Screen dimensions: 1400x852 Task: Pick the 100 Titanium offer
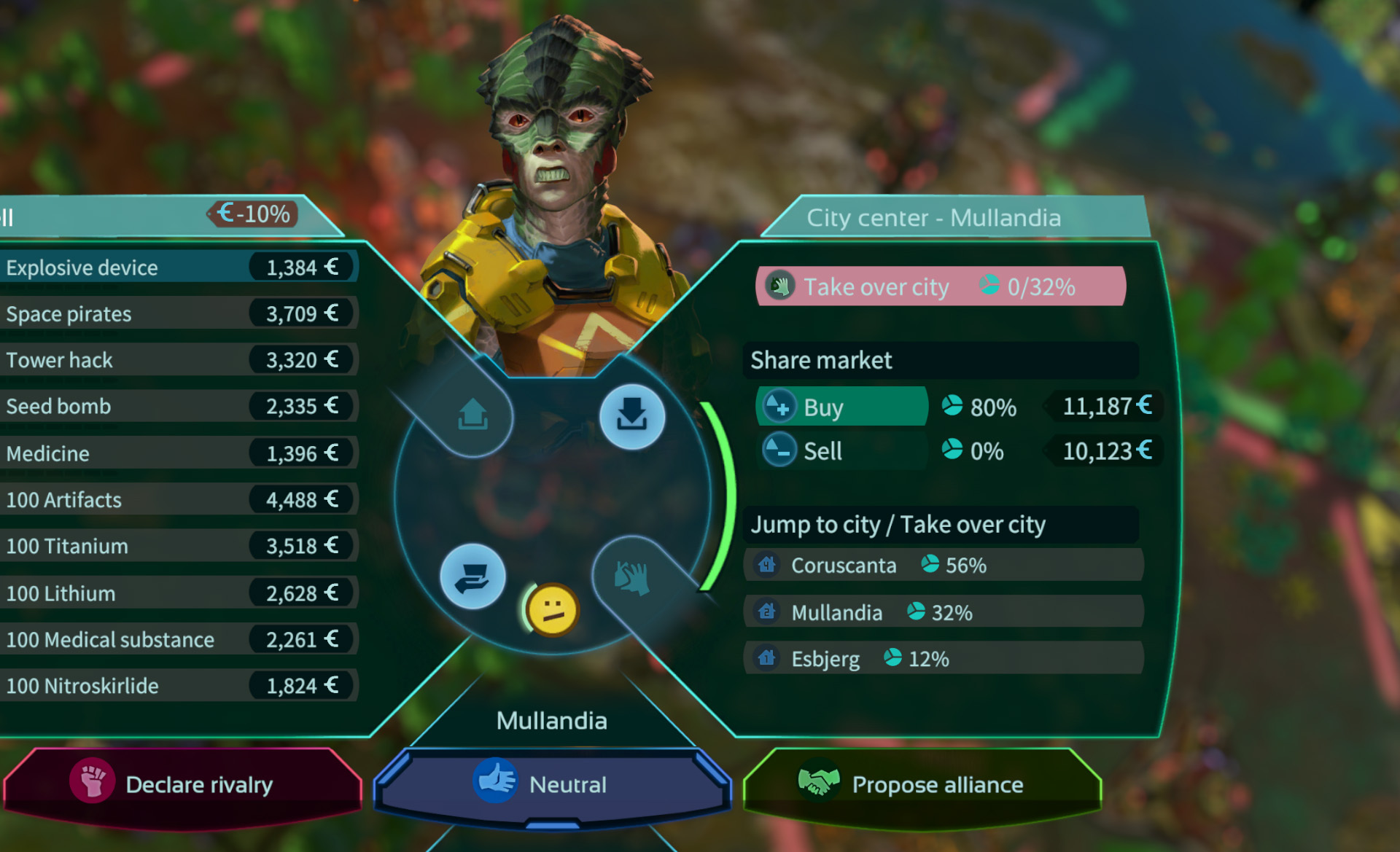175,546
